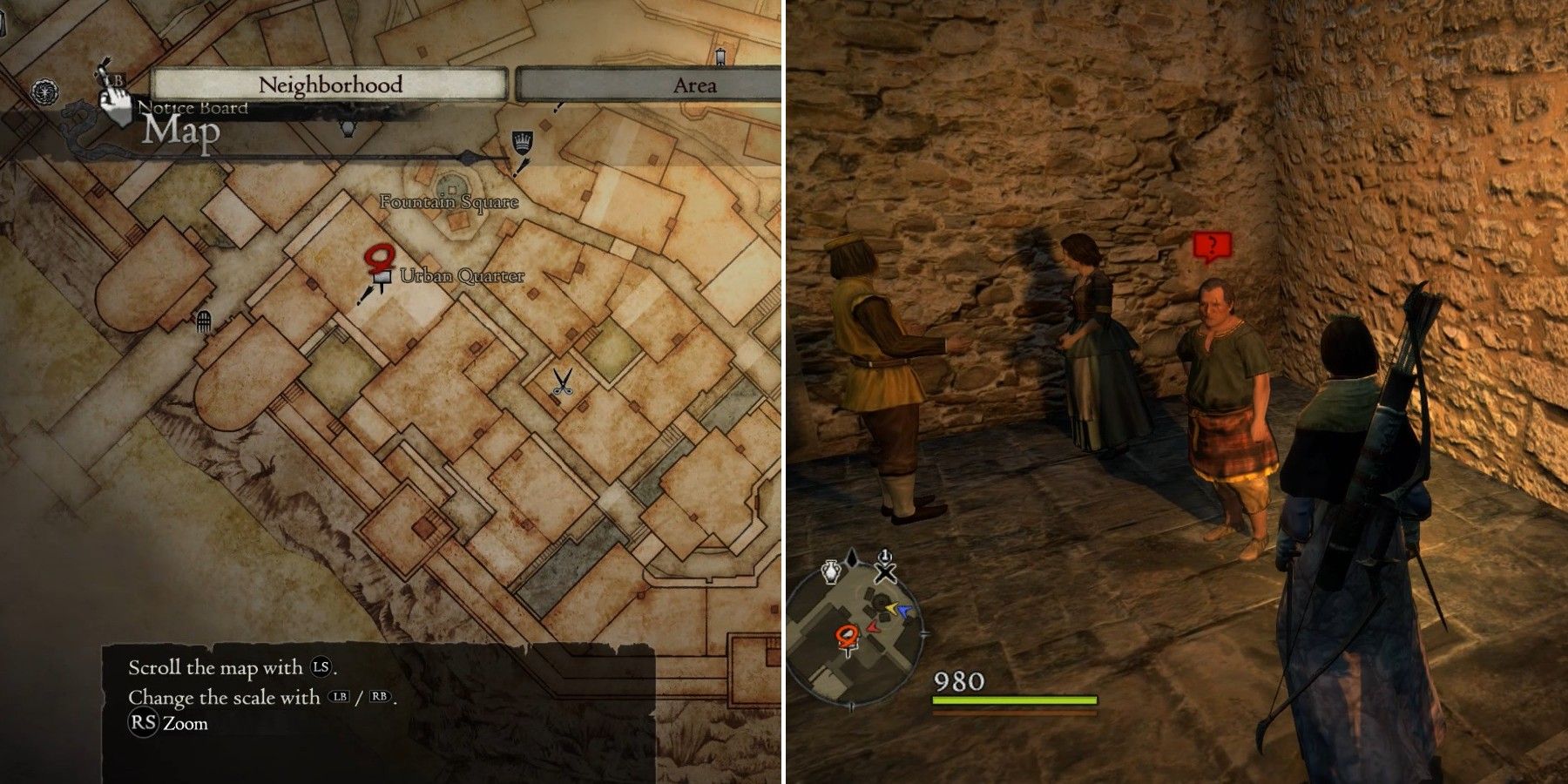Select the circular seal emblem on the map
Image resolution: width=1568 pixels, height=784 pixels.
(x=45, y=90)
